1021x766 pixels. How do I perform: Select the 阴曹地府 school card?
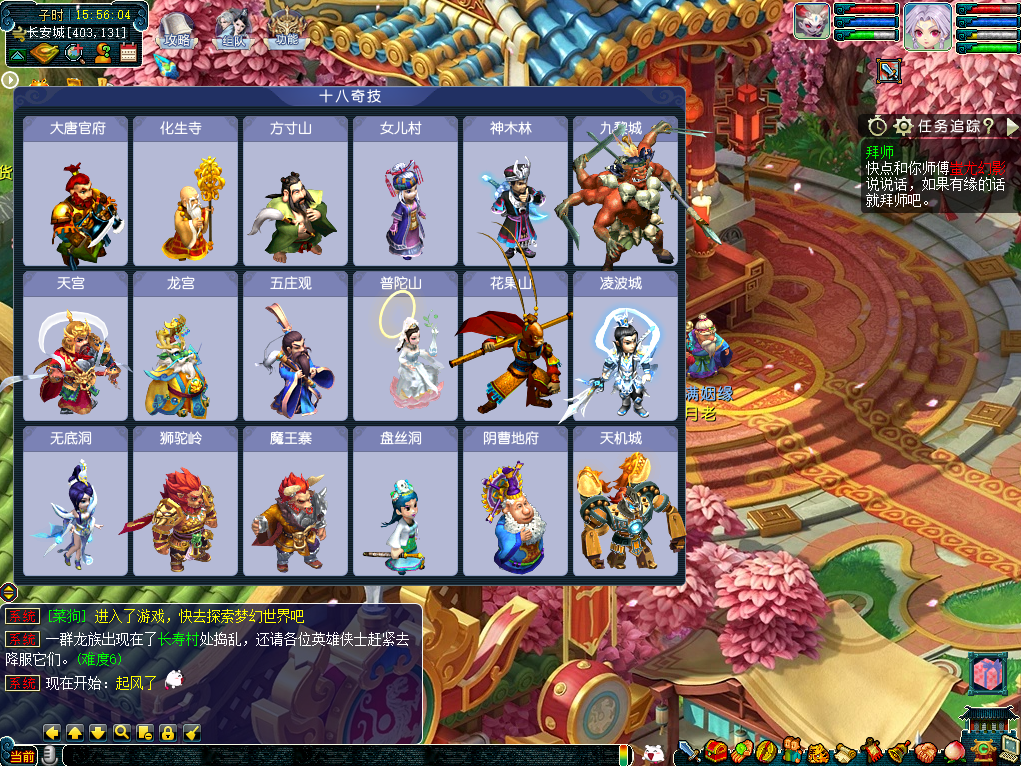[x=516, y=500]
